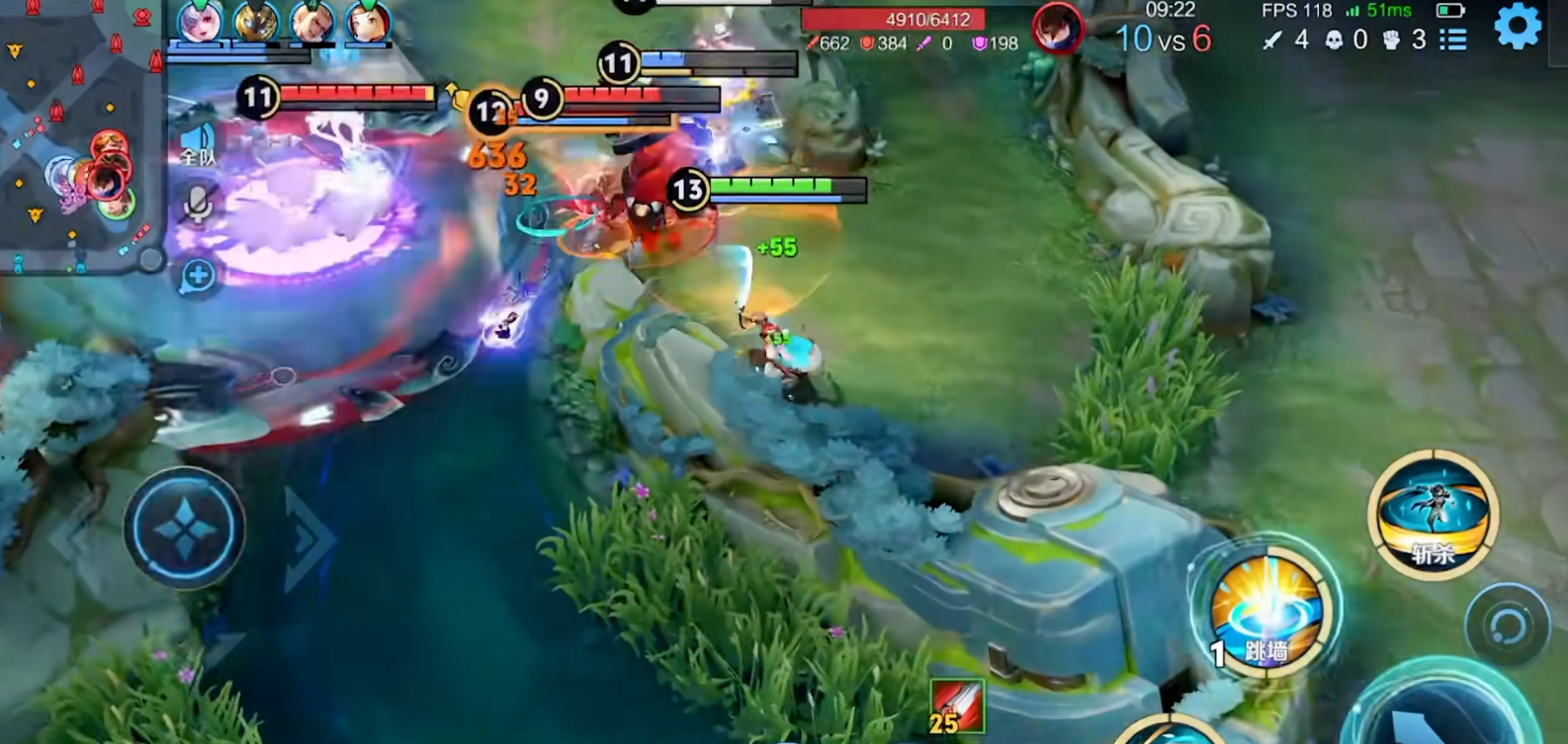Activate the 斩杀 execute skill
1568x744 pixels.
click(x=1434, y=513)
